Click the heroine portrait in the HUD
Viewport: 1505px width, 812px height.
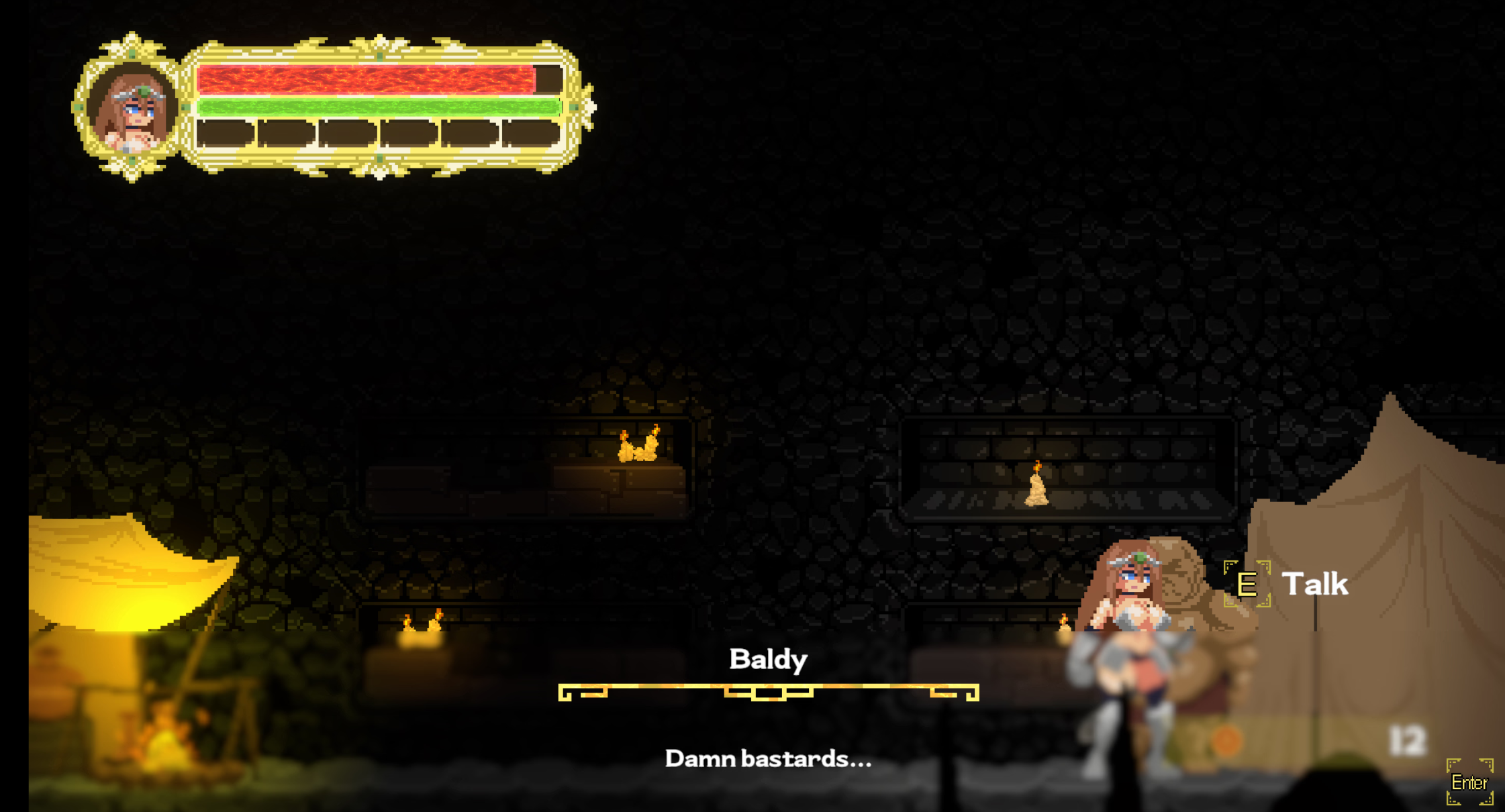click(x=132, y=109)
